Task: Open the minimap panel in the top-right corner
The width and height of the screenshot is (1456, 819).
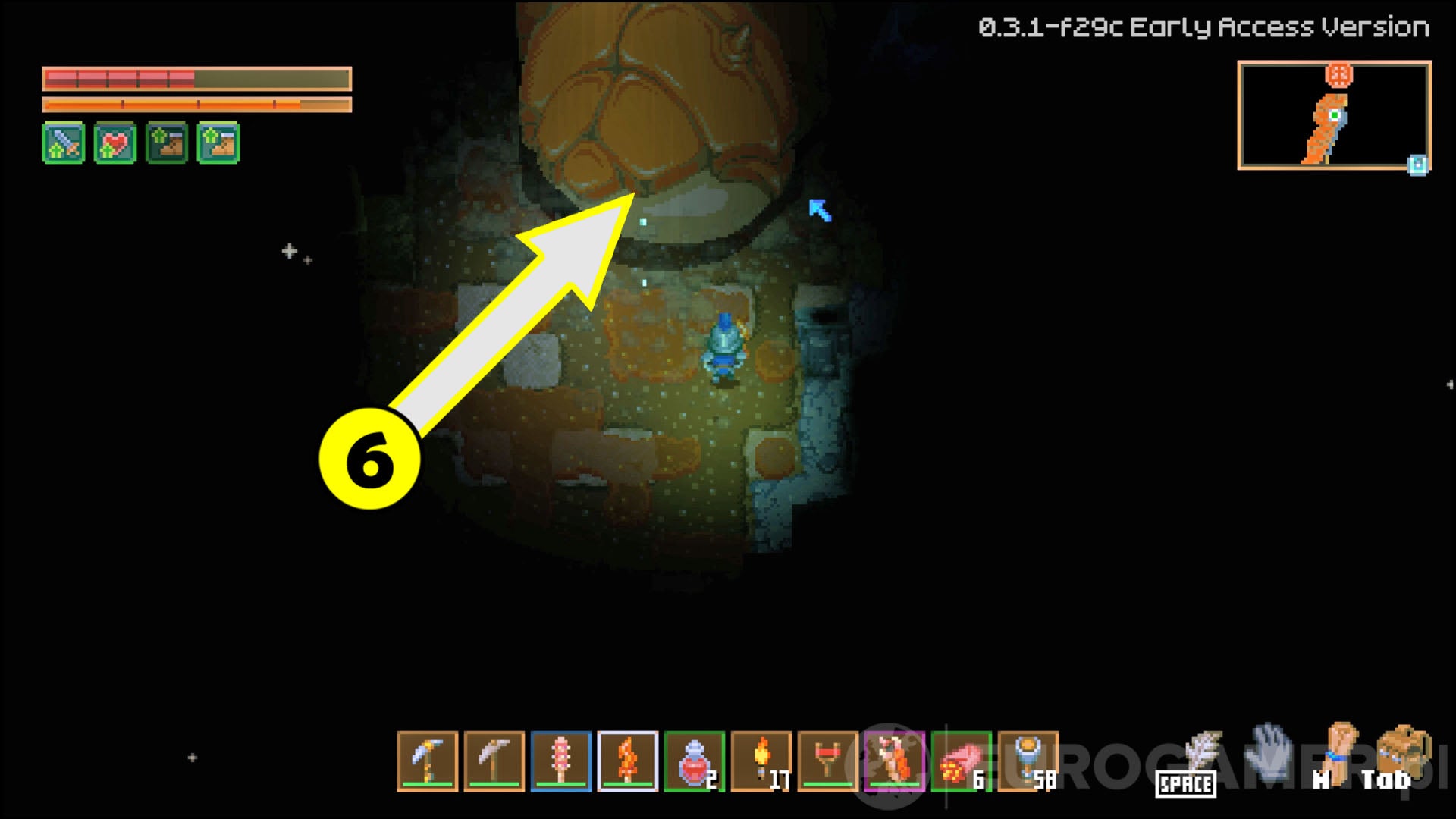Action: [1336, 118]
